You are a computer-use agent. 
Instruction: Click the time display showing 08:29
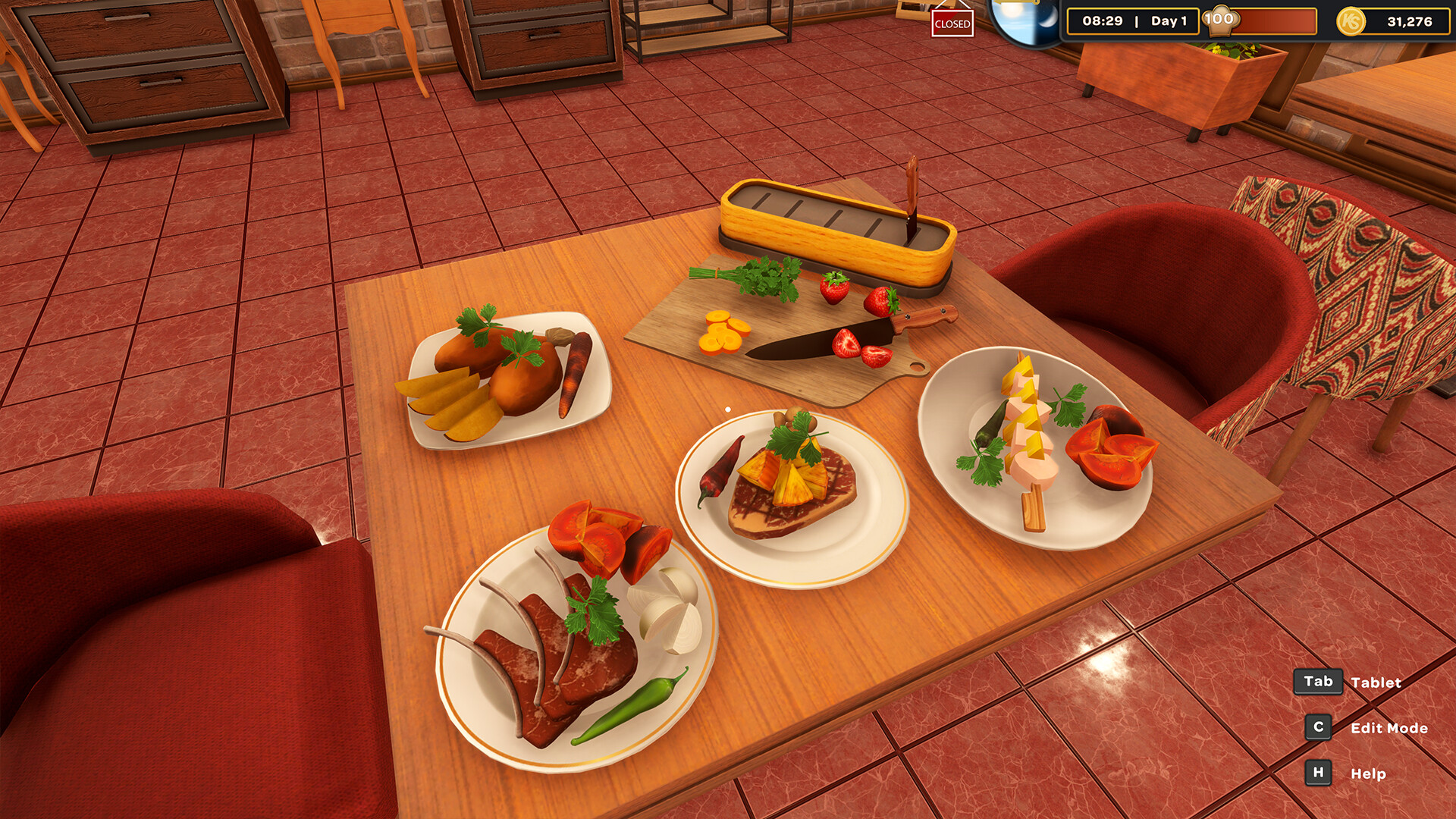(x=1104, y=21)
